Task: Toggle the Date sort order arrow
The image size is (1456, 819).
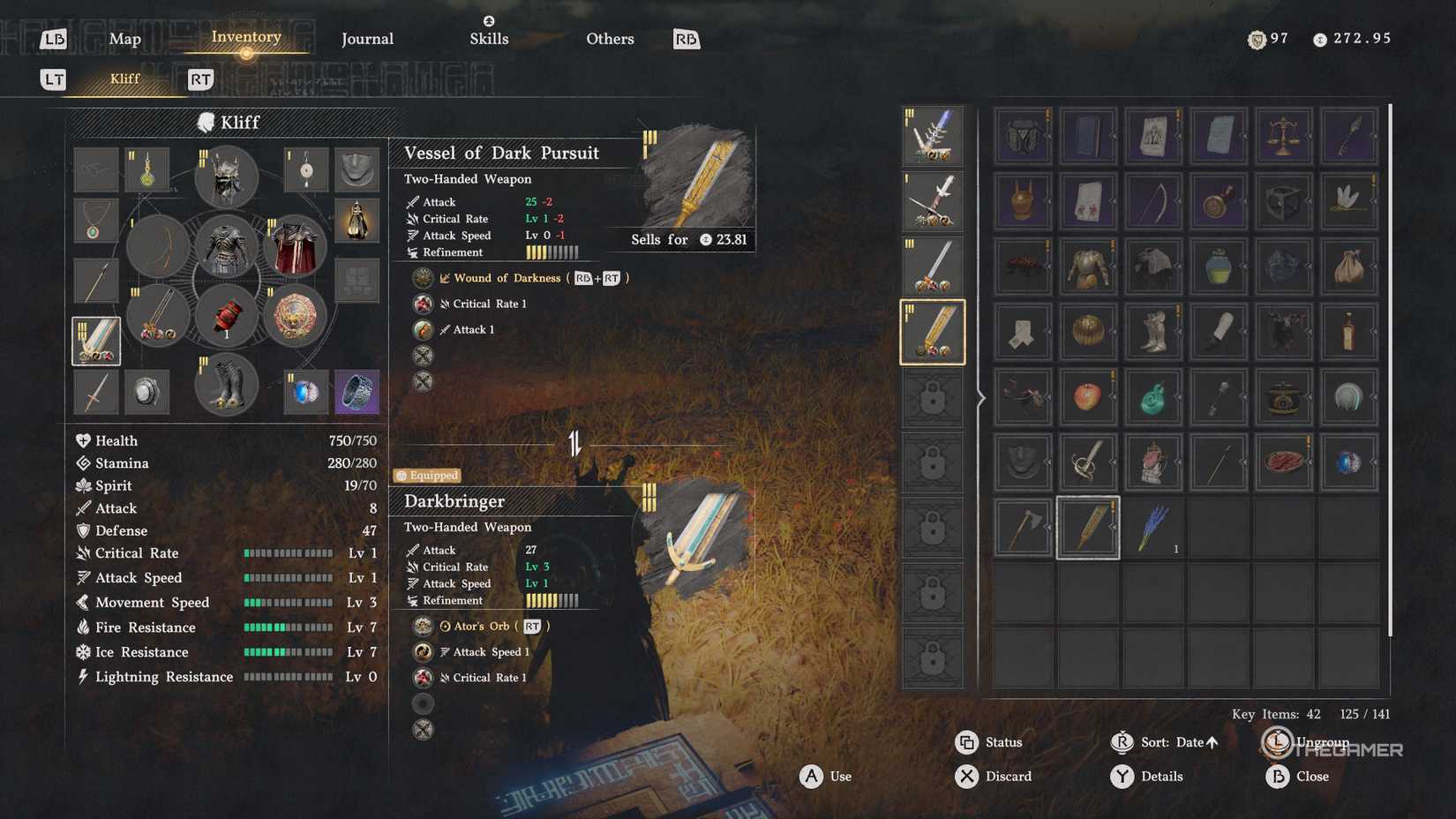Action: [1211, 742]
